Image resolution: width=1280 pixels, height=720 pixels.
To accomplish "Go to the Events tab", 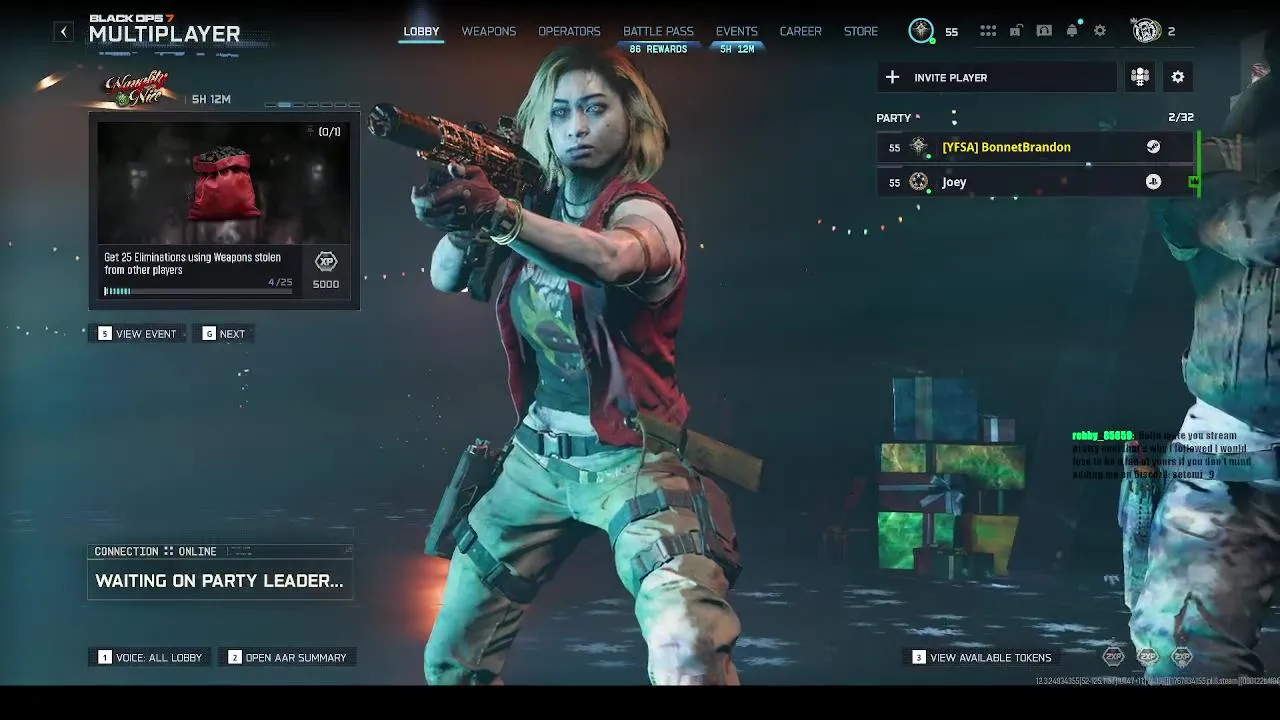I will coord(736,31).
